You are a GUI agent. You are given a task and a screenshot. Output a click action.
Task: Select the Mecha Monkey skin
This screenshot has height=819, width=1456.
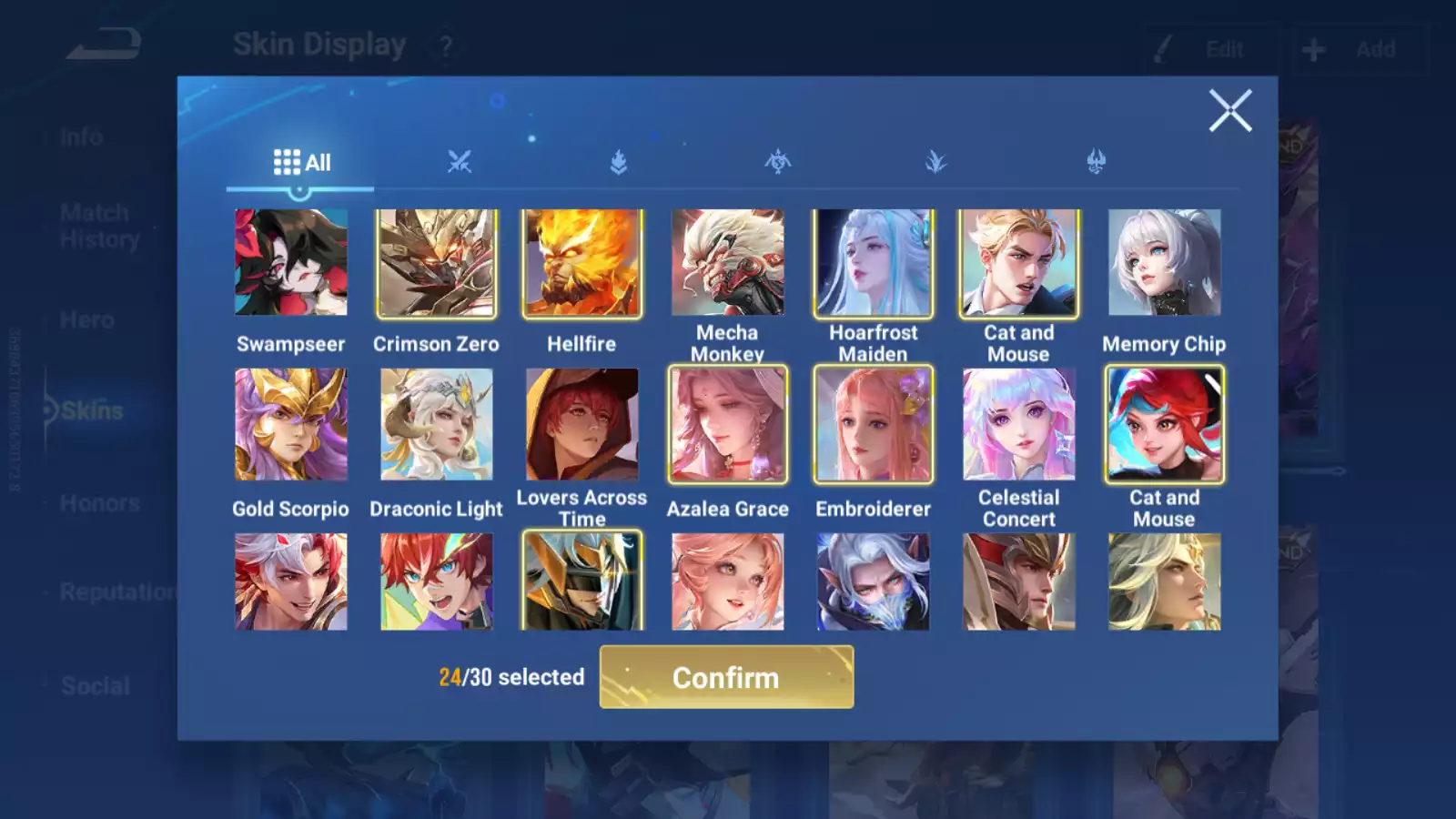pyautogui.click(x=727, y=263)
